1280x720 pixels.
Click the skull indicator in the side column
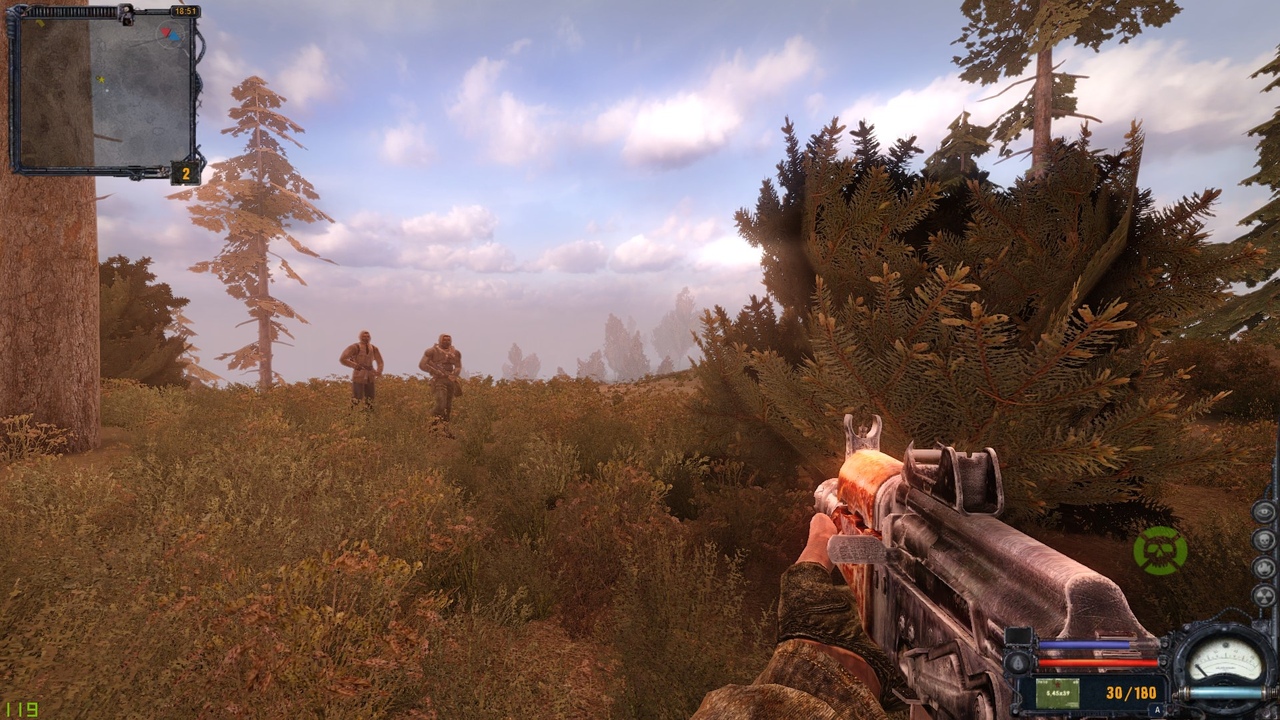1264,540
